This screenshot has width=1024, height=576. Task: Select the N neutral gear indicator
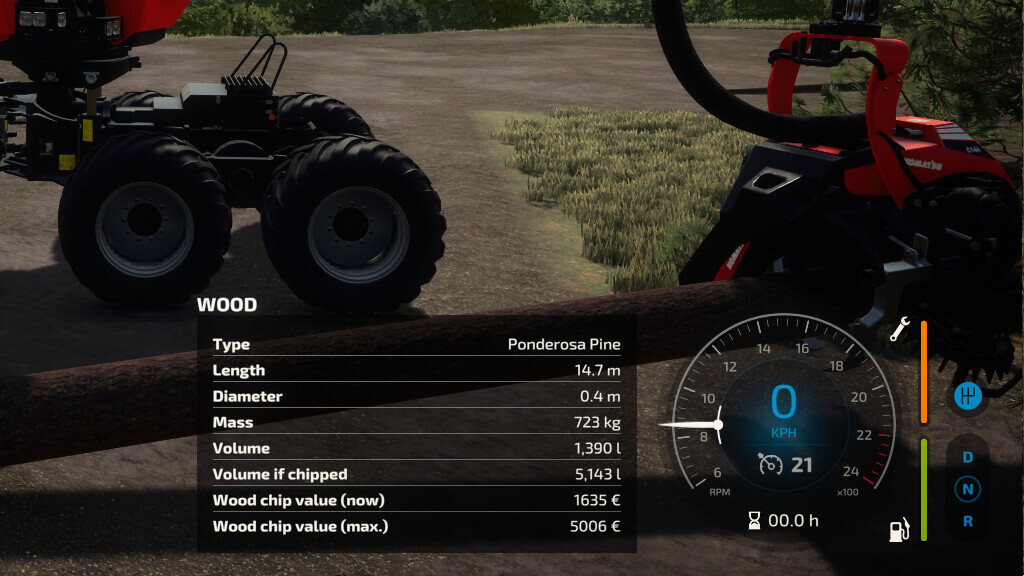[x=967, y=489]
